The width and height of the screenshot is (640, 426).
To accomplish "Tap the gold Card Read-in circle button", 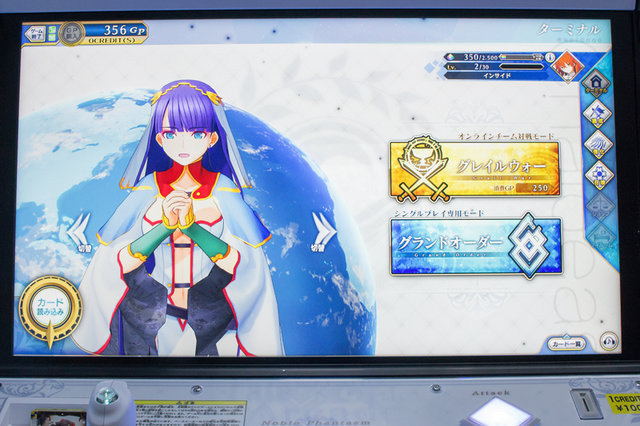I will pos(49,307).
